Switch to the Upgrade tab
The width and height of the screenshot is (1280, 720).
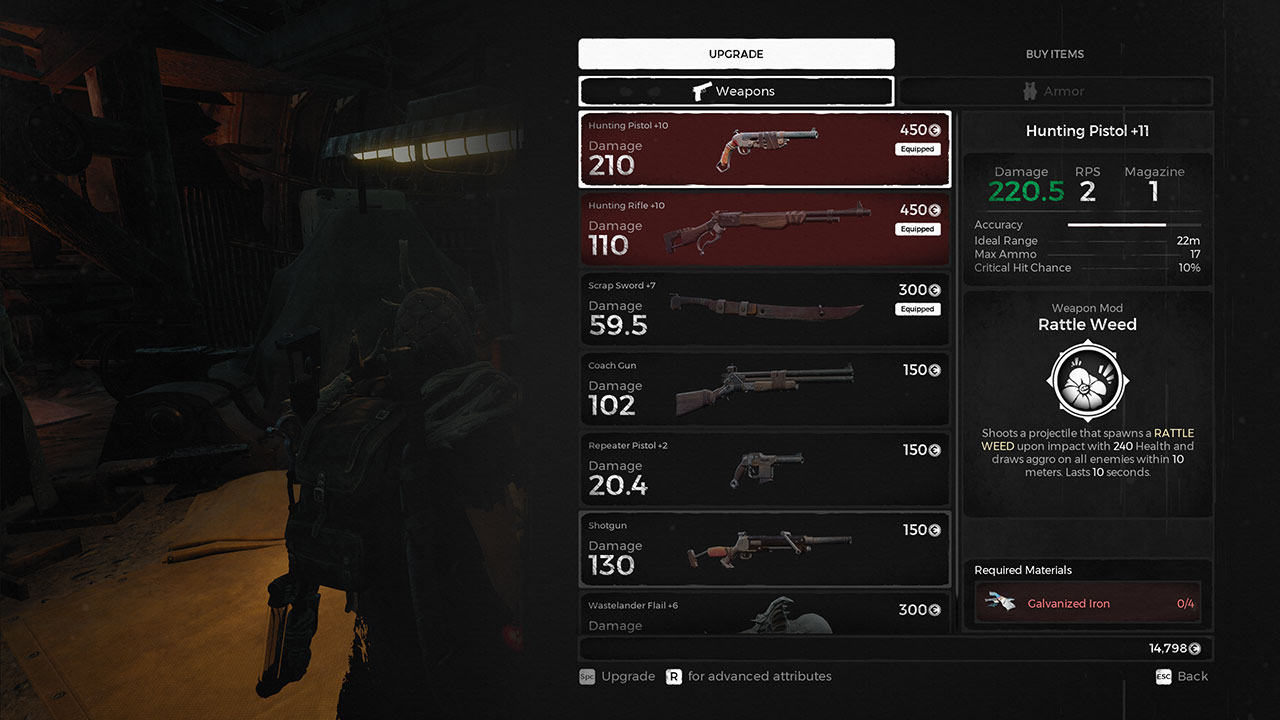(x=736, y=54)
